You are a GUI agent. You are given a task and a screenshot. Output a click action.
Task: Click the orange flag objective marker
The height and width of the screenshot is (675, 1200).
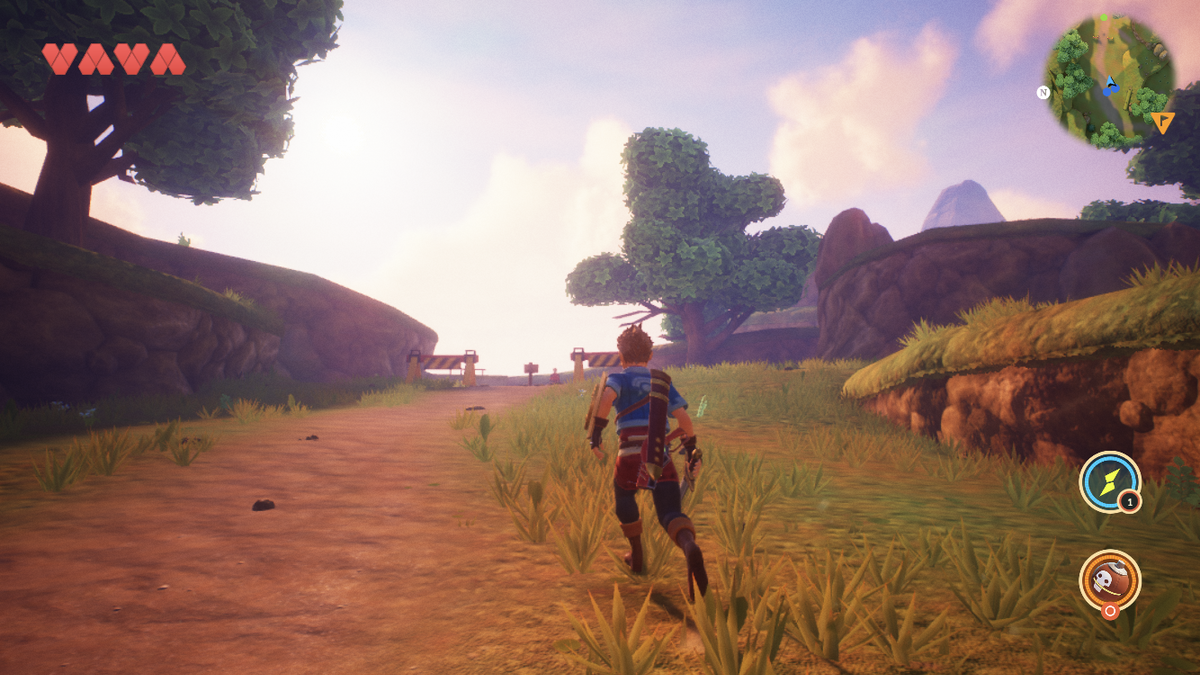coord(1162,122)
